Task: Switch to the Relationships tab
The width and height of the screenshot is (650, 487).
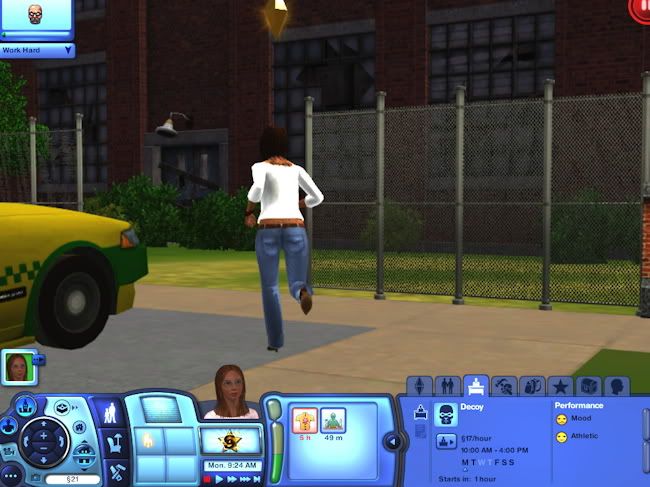Action: click(448, 385)
